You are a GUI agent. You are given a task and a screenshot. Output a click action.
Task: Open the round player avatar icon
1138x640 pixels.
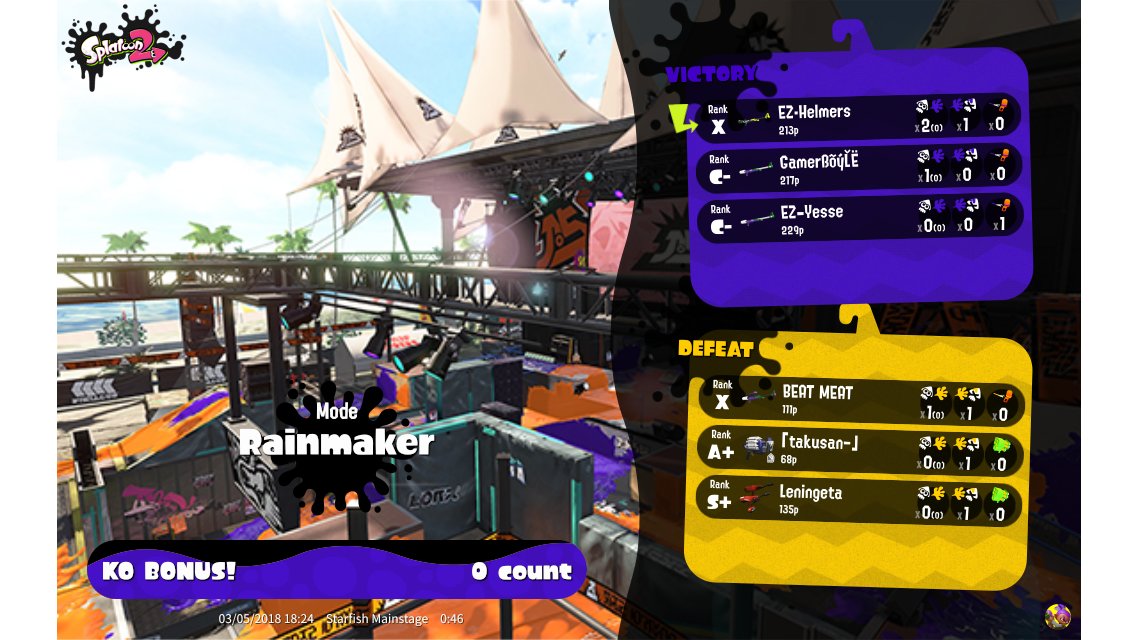(x=1057, y=616)
